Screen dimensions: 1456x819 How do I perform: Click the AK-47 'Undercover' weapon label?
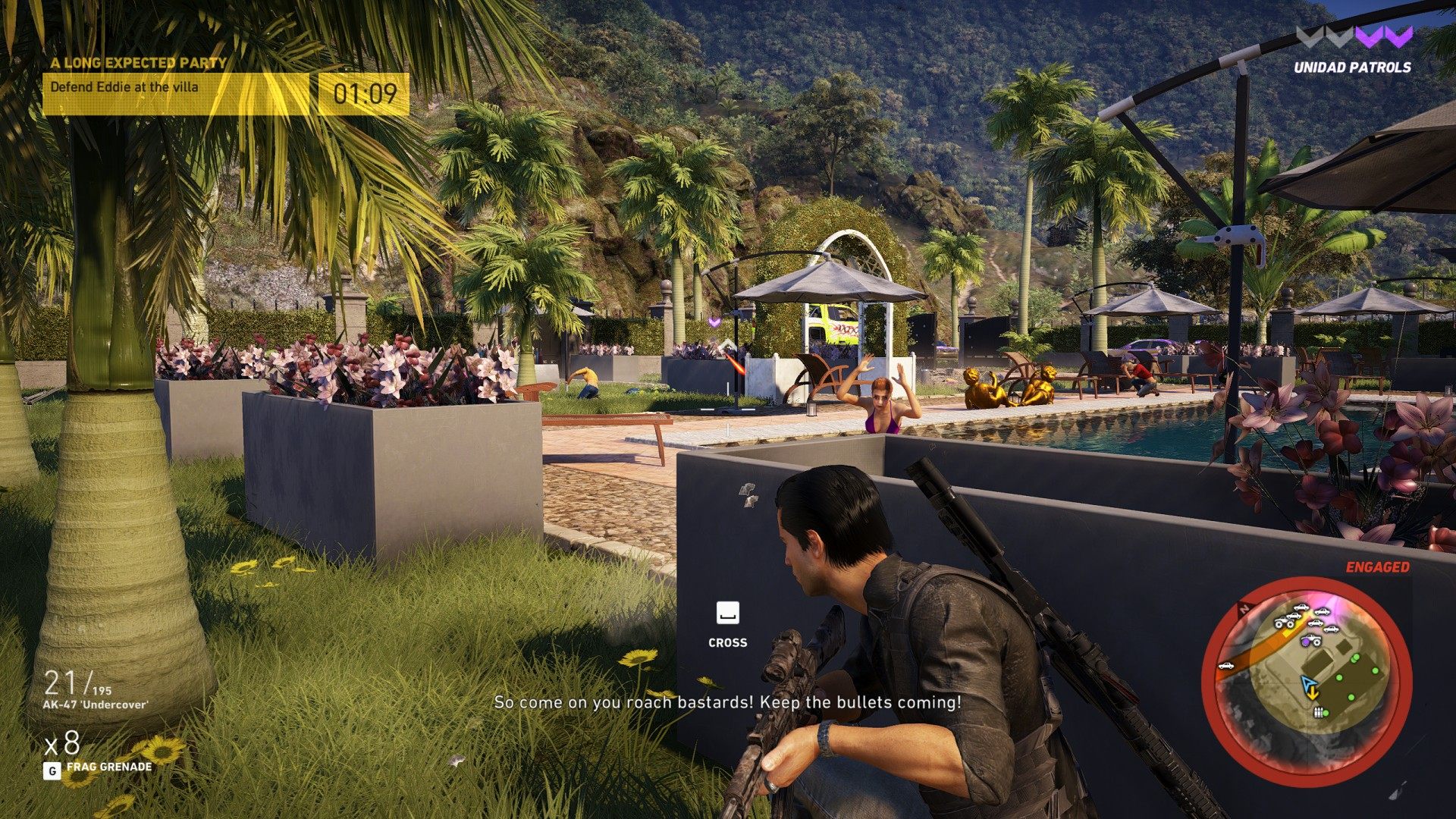(96, 704)
